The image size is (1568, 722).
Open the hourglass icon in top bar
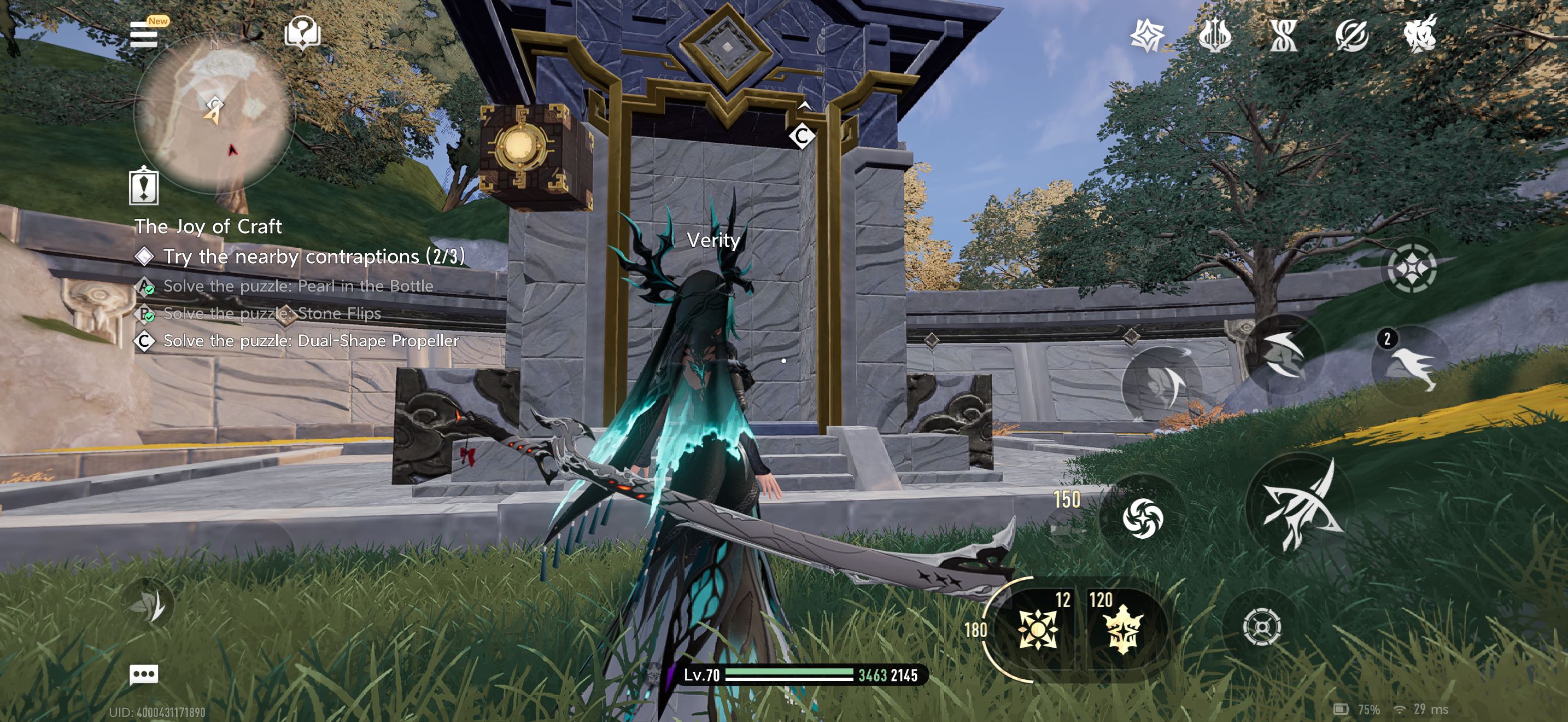[1283, 36]
